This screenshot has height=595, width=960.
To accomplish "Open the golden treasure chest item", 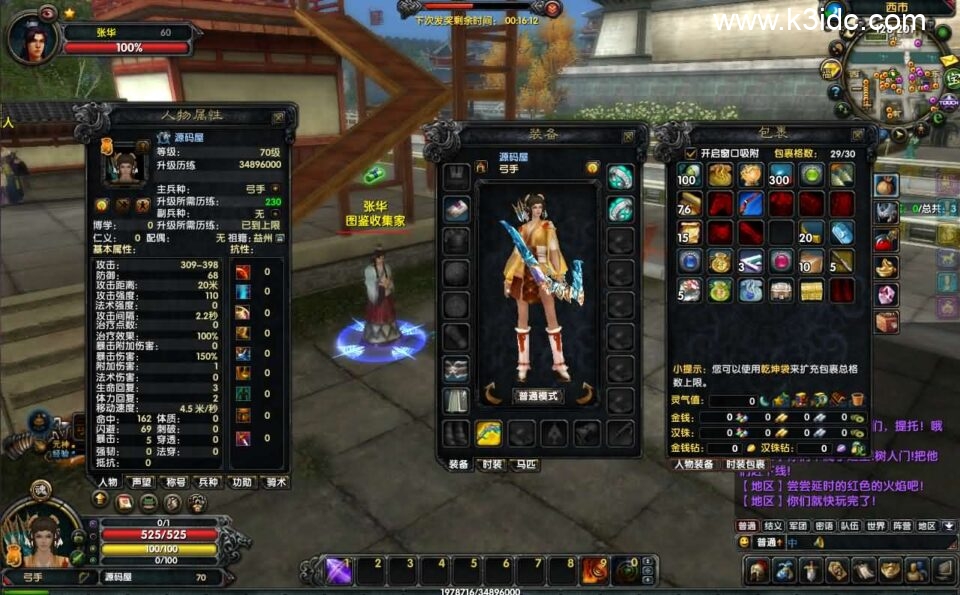I will (x=811, y=291).
